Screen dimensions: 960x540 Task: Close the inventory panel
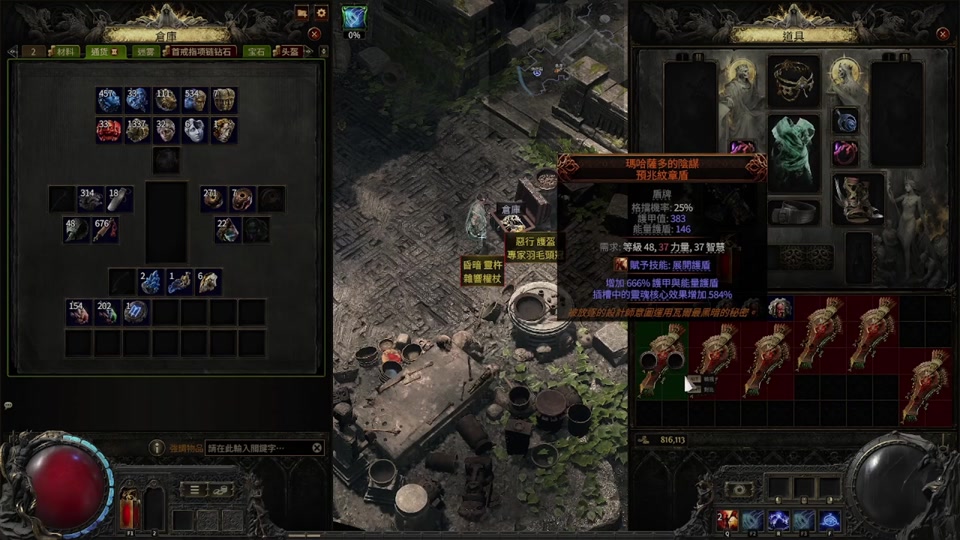(943, 33)
